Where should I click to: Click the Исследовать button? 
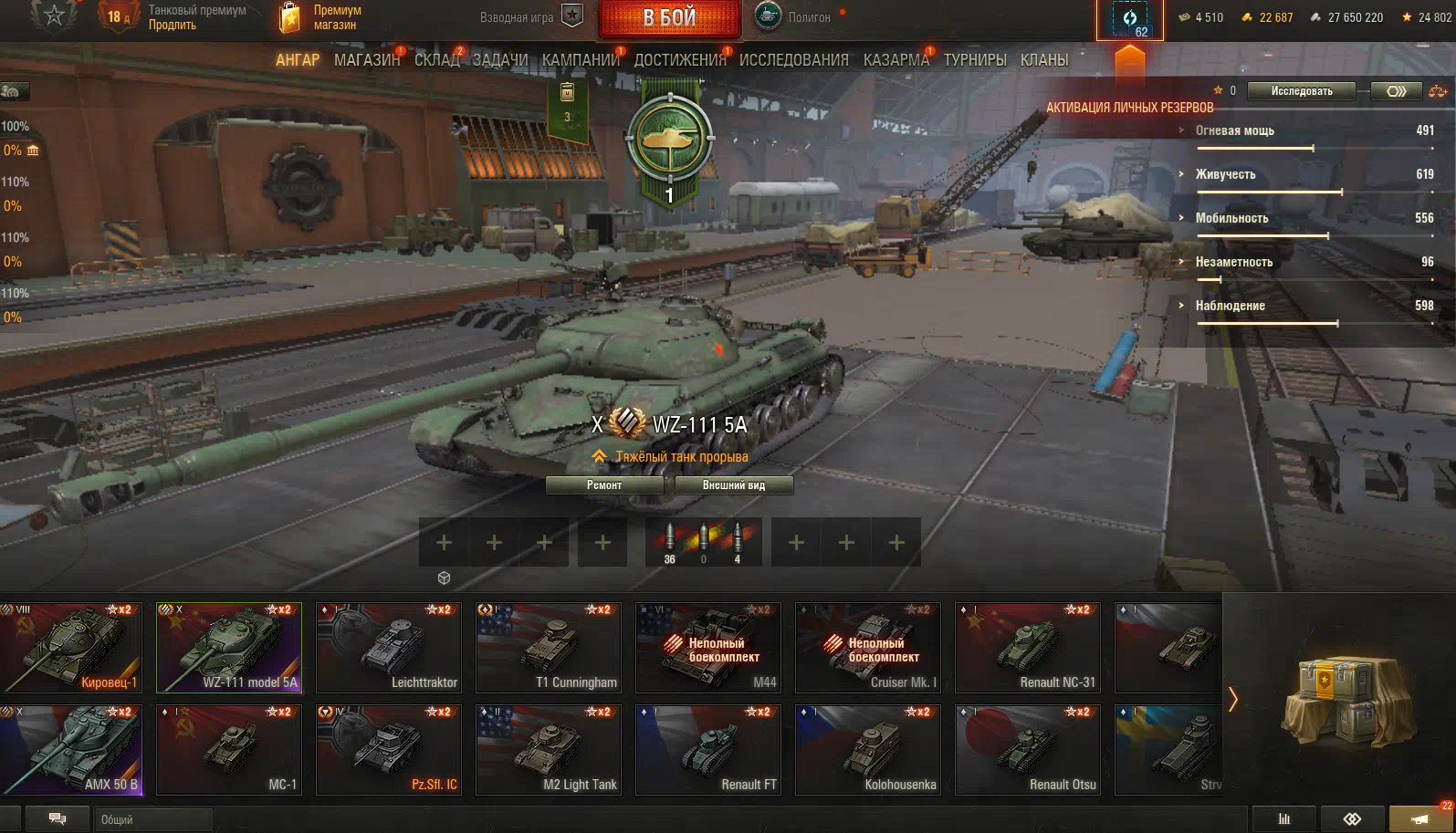pos(1301,91)
